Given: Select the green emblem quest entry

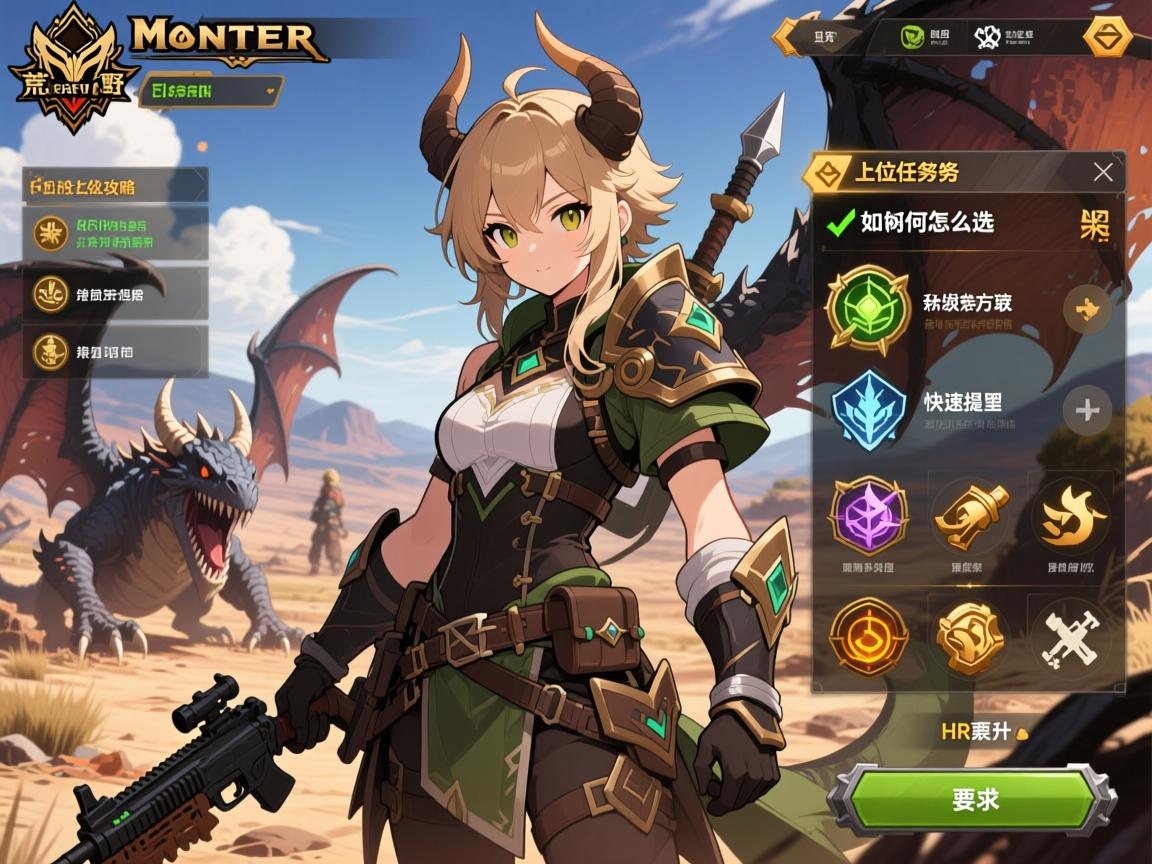Looking at the screenshot, I should tap(867, 309).
